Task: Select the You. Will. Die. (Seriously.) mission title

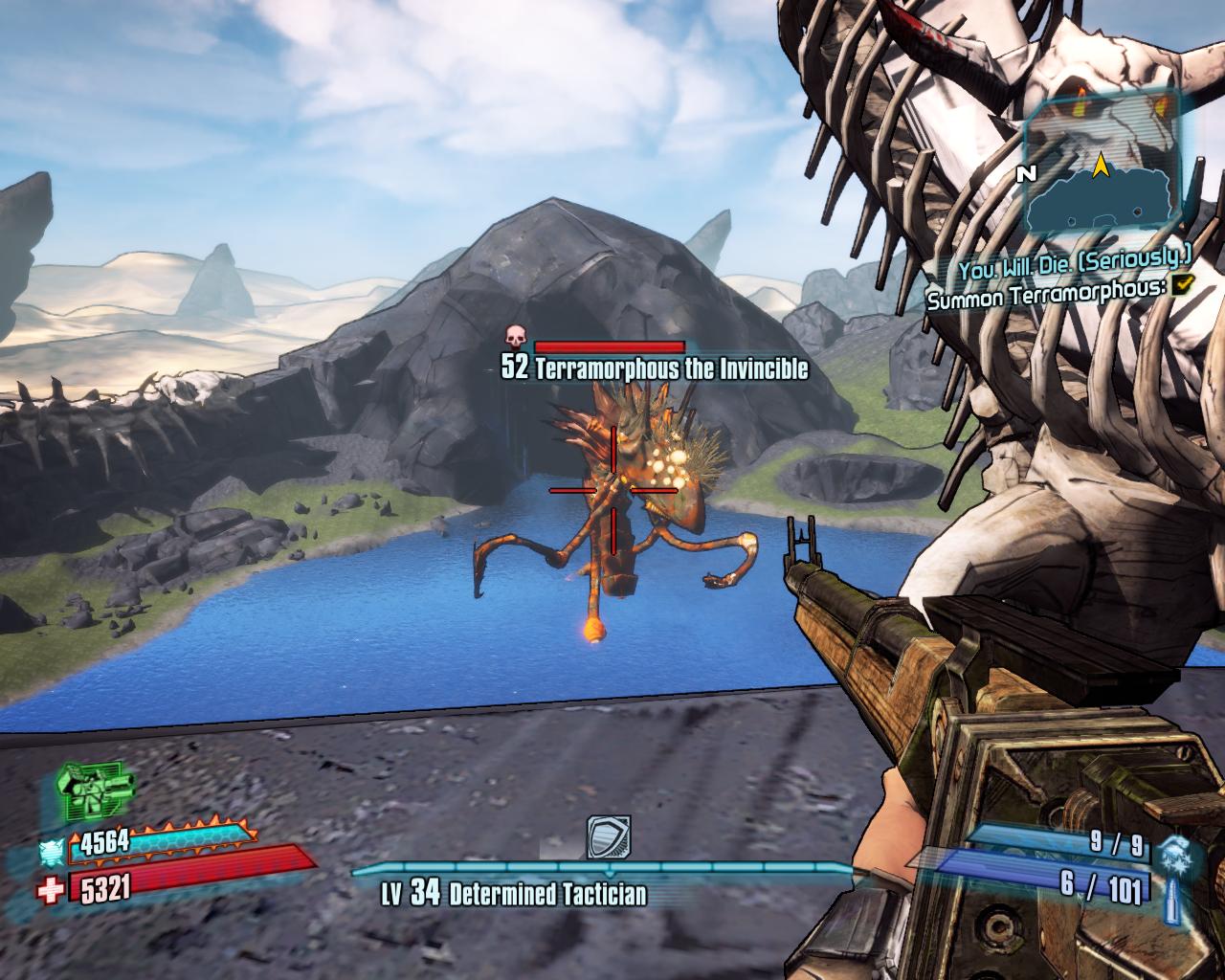Action: pos(1074,256)
